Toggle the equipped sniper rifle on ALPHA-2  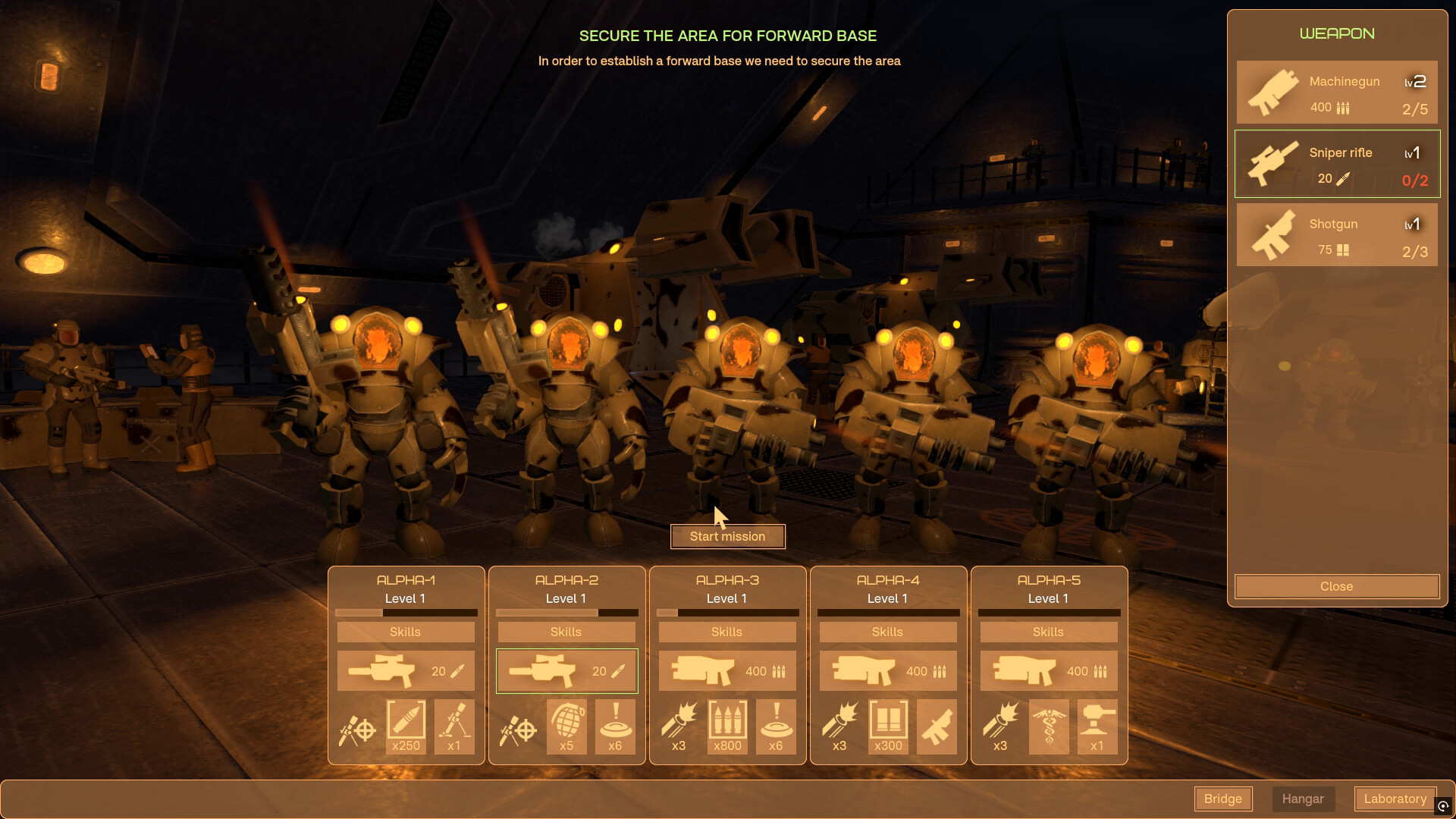tap(566, 670)
